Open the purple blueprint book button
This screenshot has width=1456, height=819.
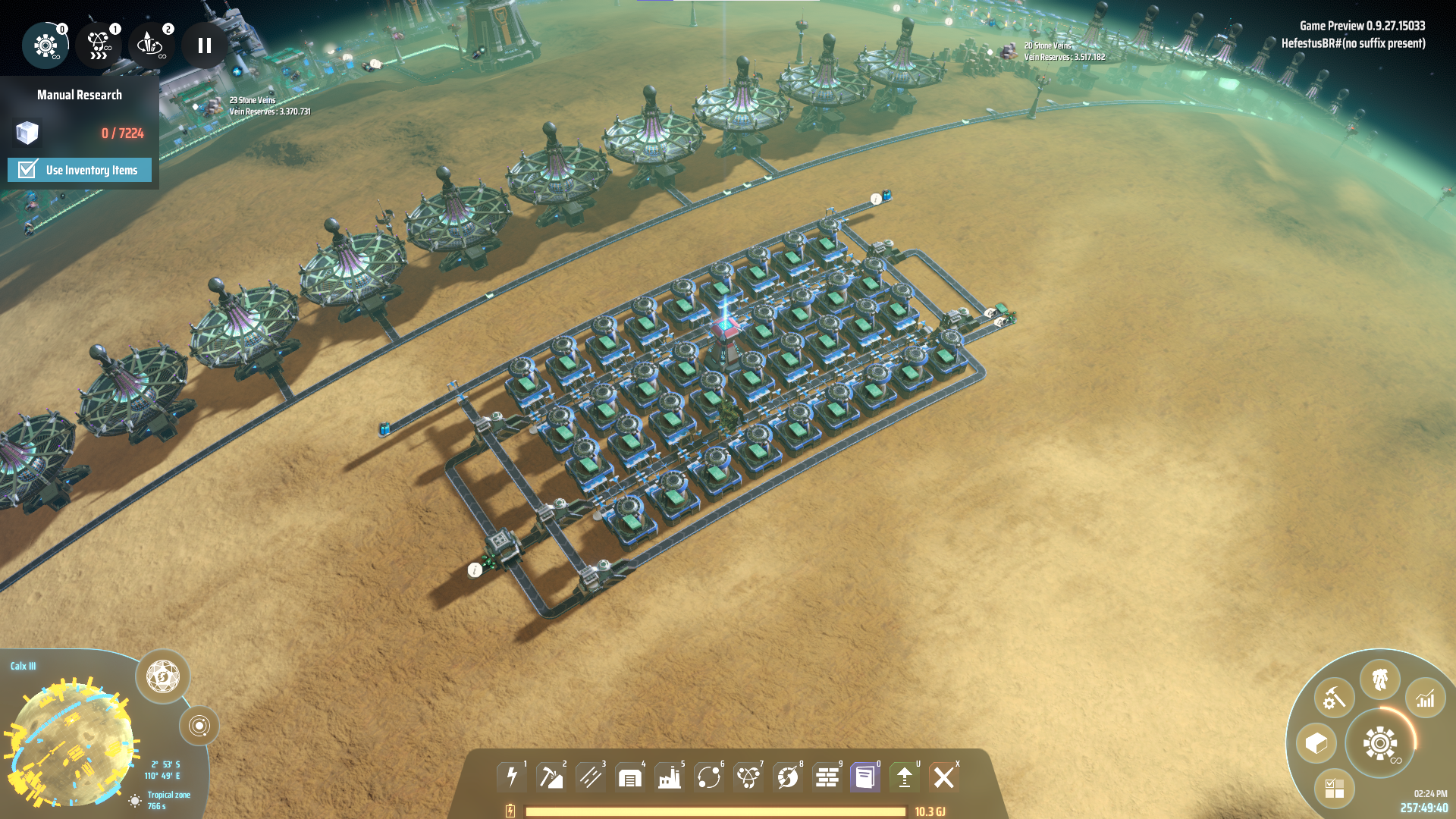pos(865,777)
